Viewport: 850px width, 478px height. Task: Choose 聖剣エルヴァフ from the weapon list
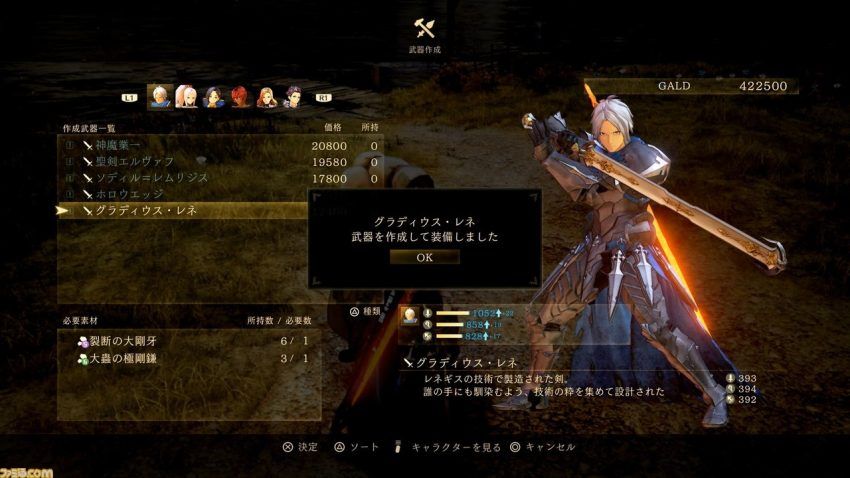click(220, 162)
